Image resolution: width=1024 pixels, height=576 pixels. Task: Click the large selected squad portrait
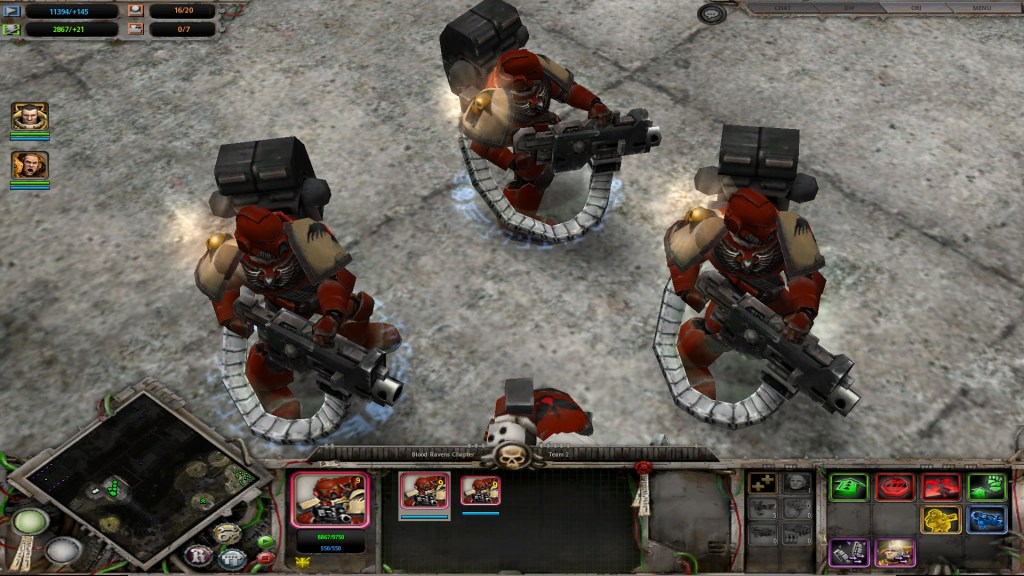click(330, 499)
